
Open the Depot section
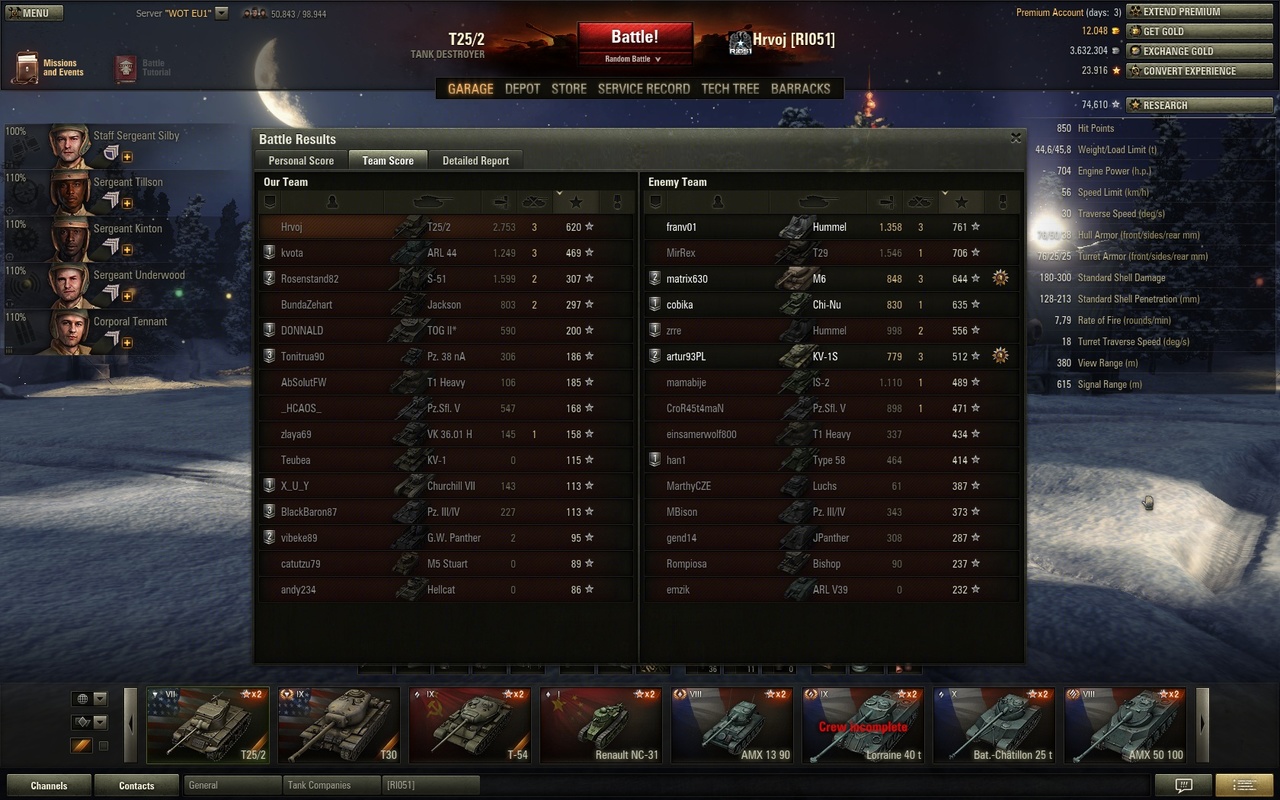coord(522,89)
